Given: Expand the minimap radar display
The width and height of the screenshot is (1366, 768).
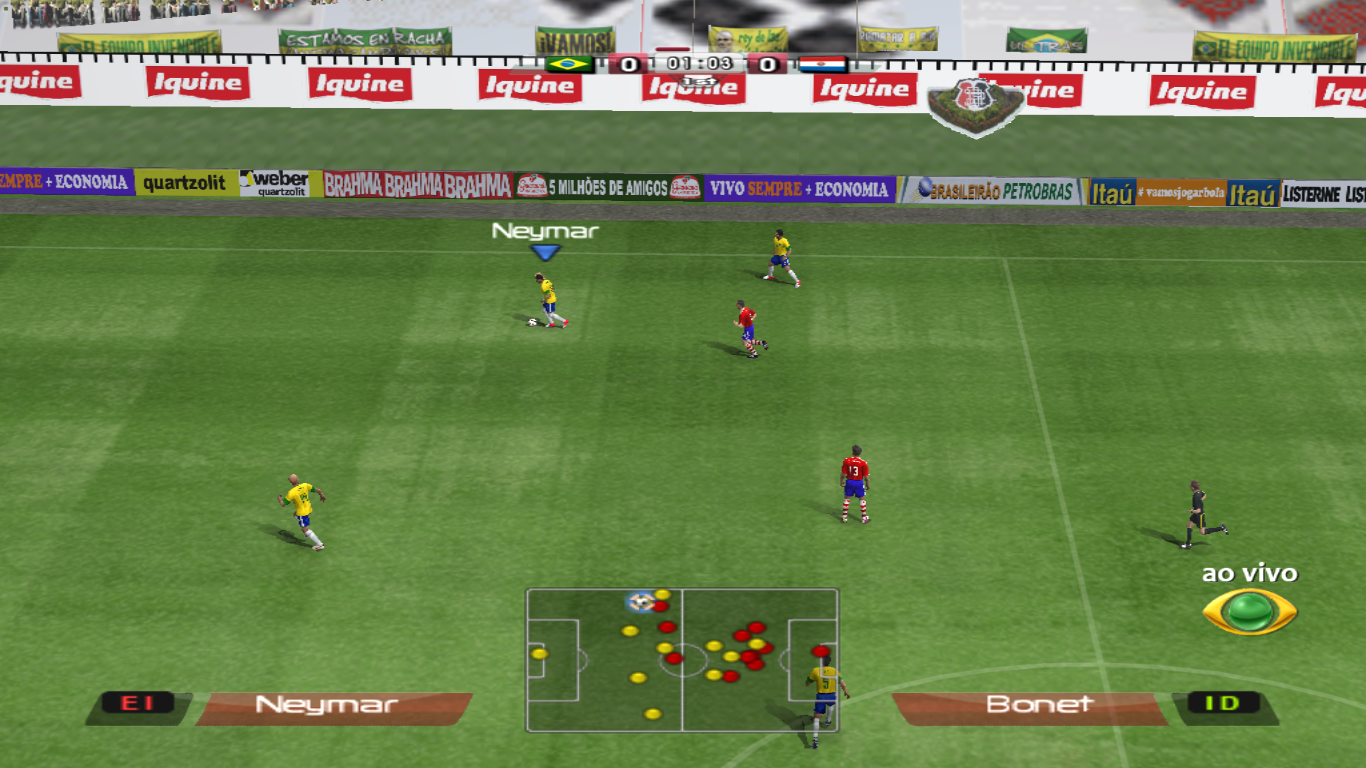Looking at the screenshot, I should (x=683, y=660).
